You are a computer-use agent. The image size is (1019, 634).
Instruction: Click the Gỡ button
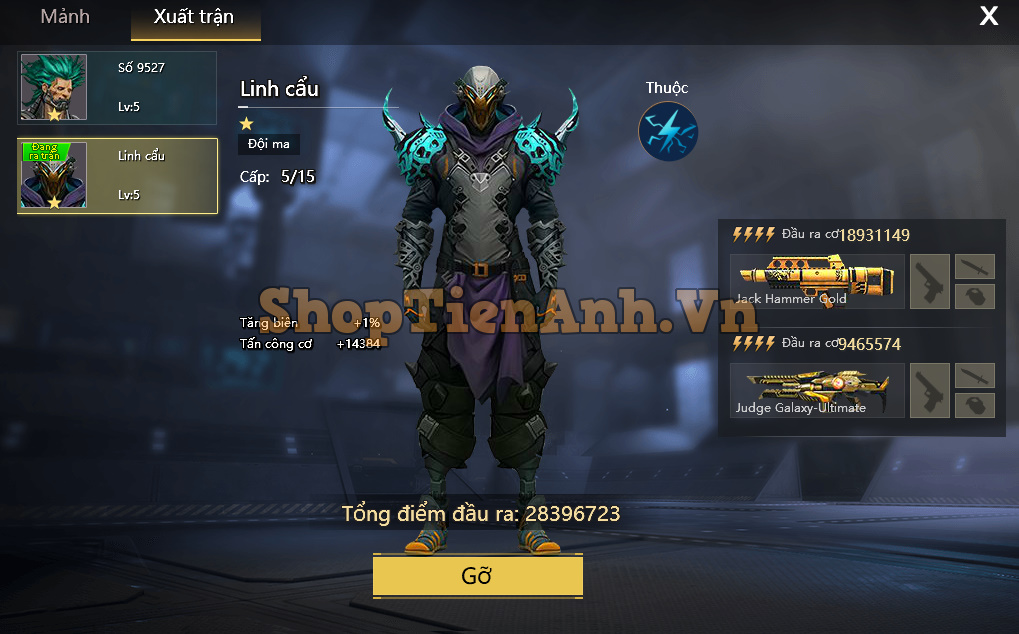(x=477, y=577)
